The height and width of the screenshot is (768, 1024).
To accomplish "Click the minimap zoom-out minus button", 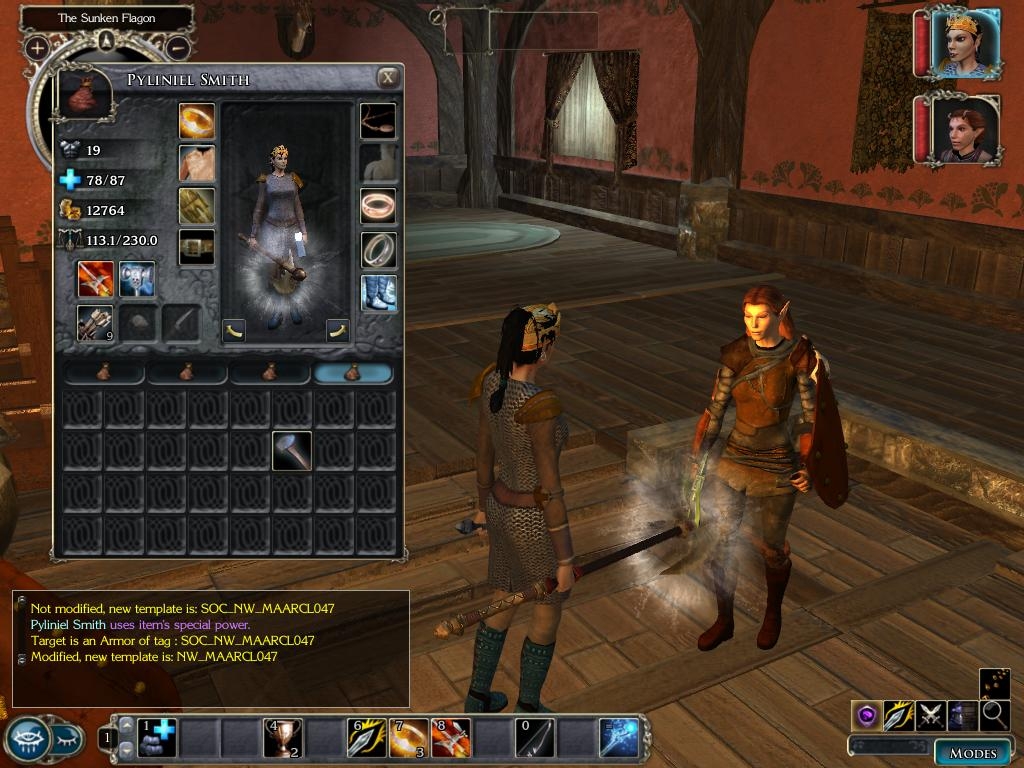I will click(177, 47).
